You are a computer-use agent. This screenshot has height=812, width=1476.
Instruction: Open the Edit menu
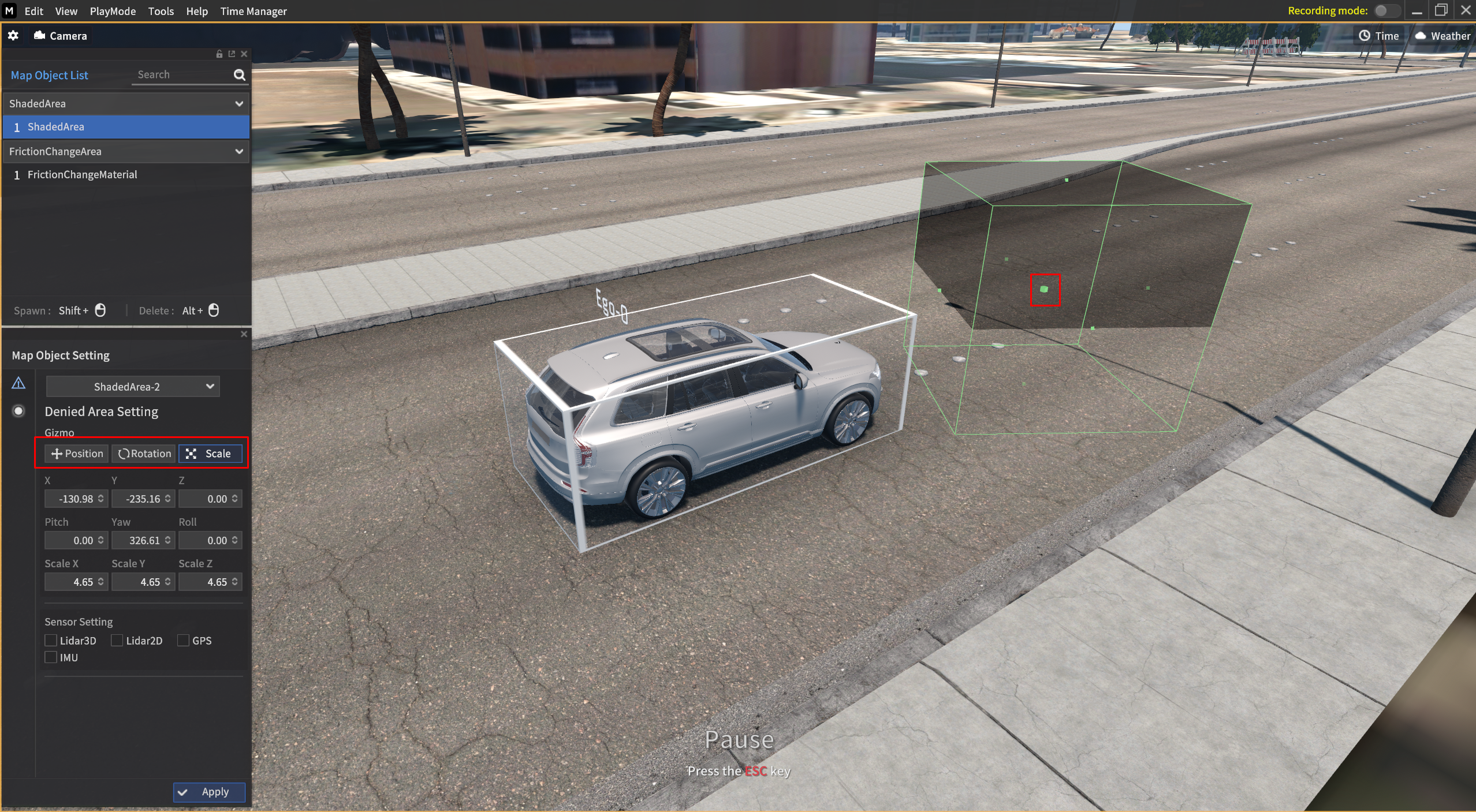click(x=33, y=11)
